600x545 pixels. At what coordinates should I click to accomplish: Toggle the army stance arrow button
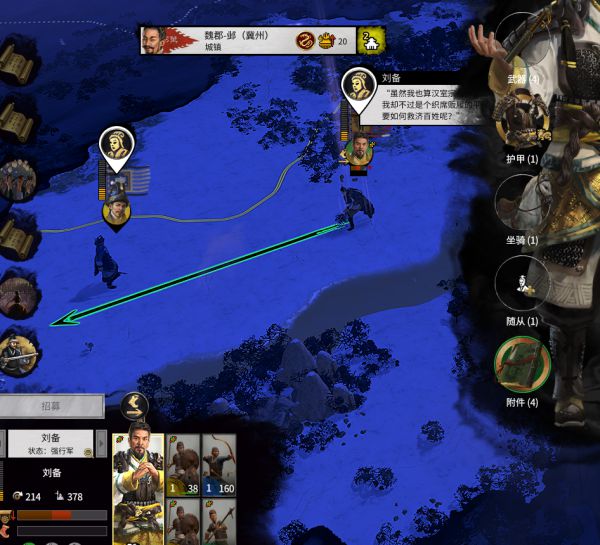135,405
